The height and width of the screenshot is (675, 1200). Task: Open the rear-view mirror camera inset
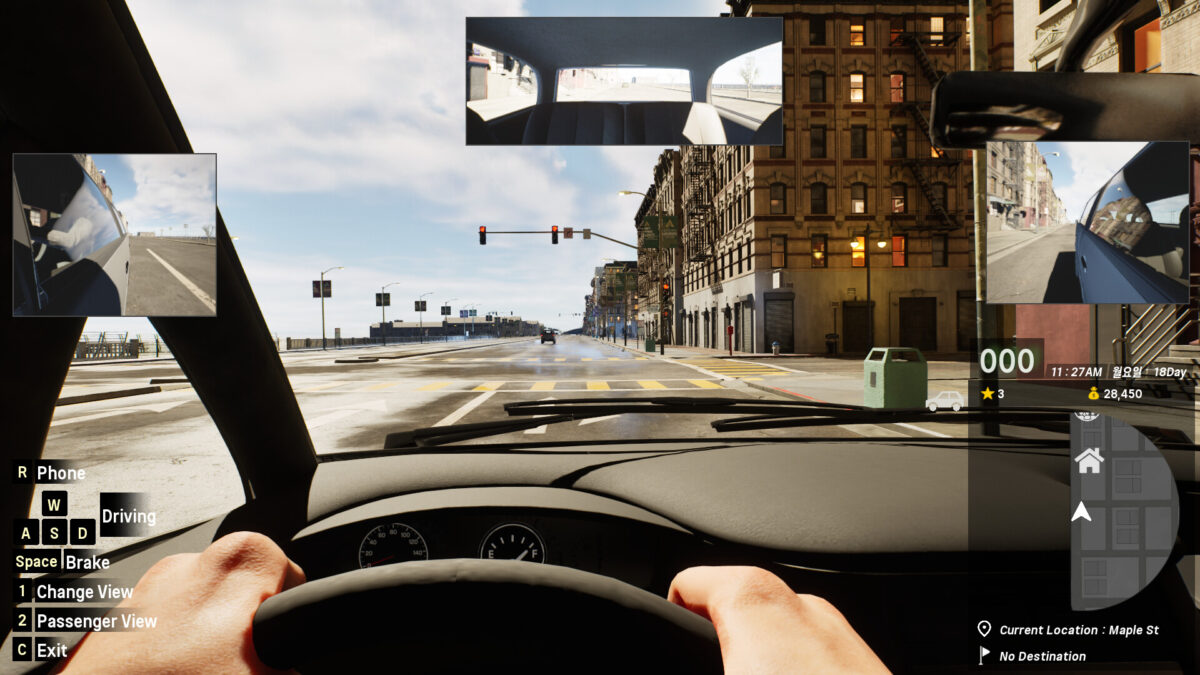coord(624,81)
